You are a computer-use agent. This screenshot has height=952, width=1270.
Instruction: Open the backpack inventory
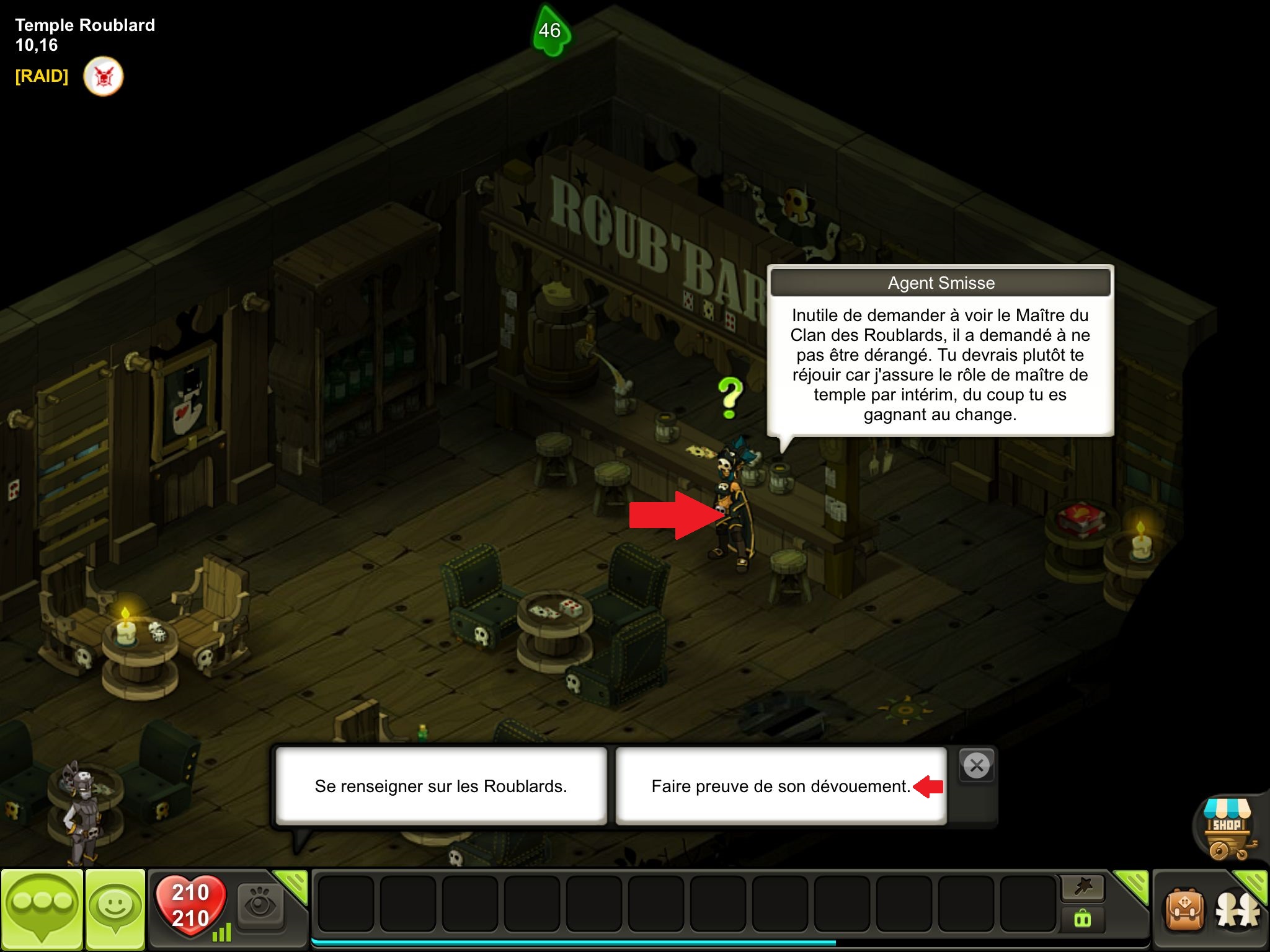click(1185, 910)
